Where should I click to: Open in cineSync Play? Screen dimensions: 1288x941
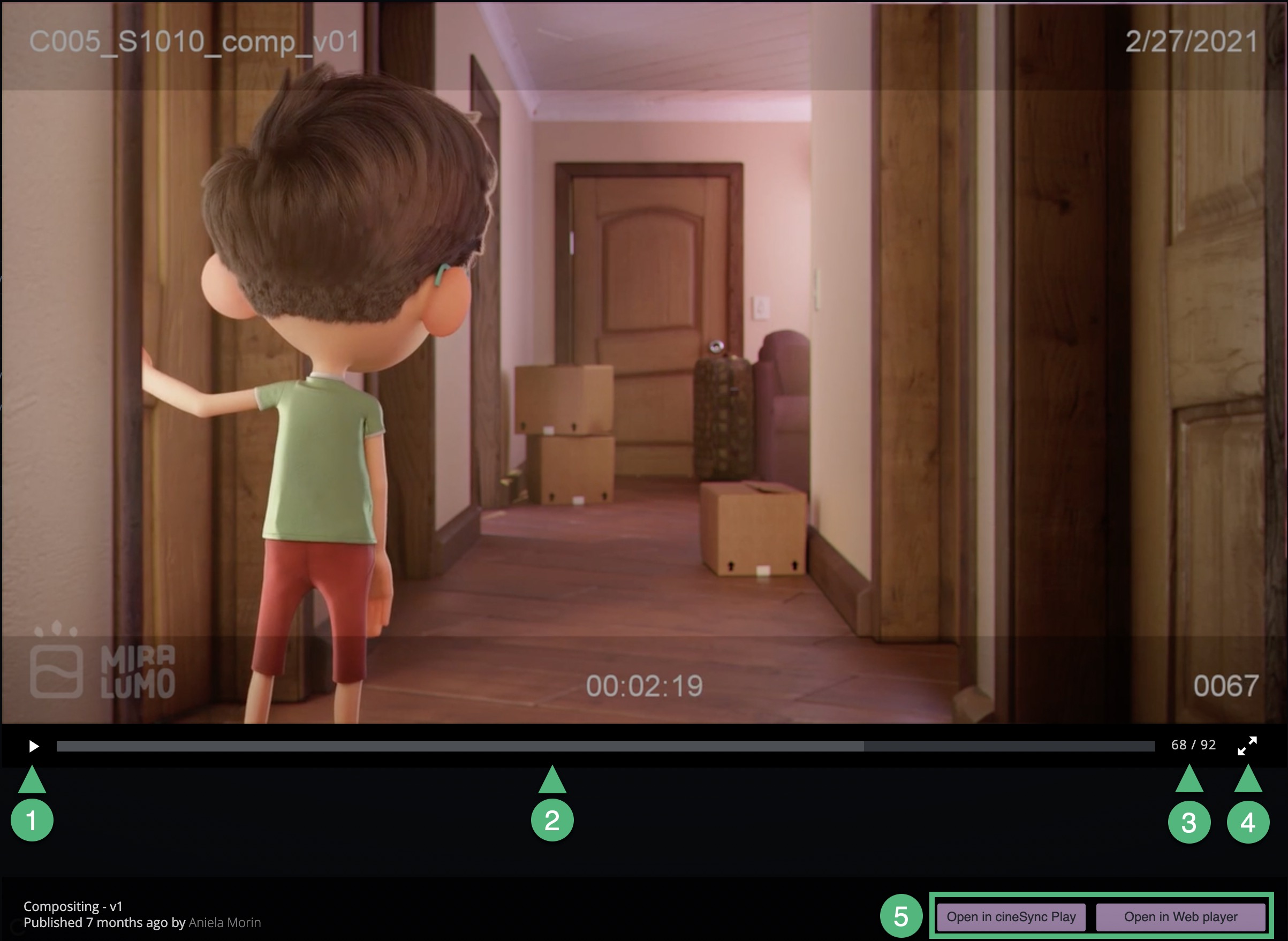point(1011,917)
